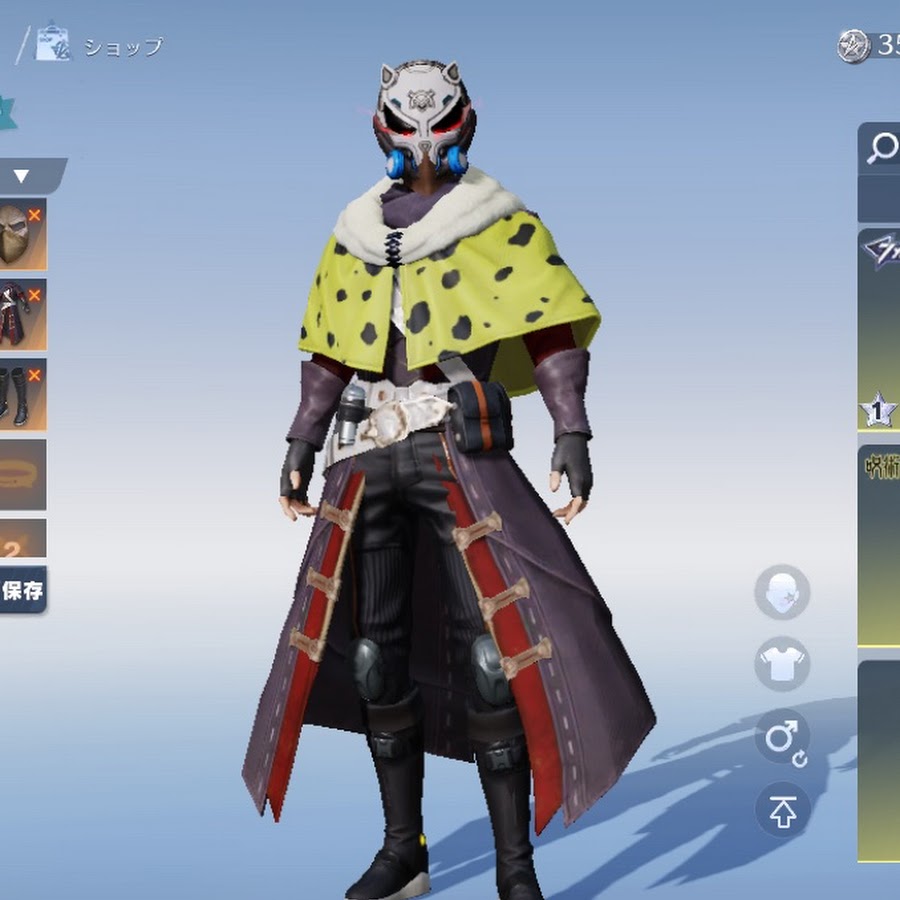Viewport: 900px width, 900px height.
Task: Remove the equipped mask with its X
Action: [35, 214]
